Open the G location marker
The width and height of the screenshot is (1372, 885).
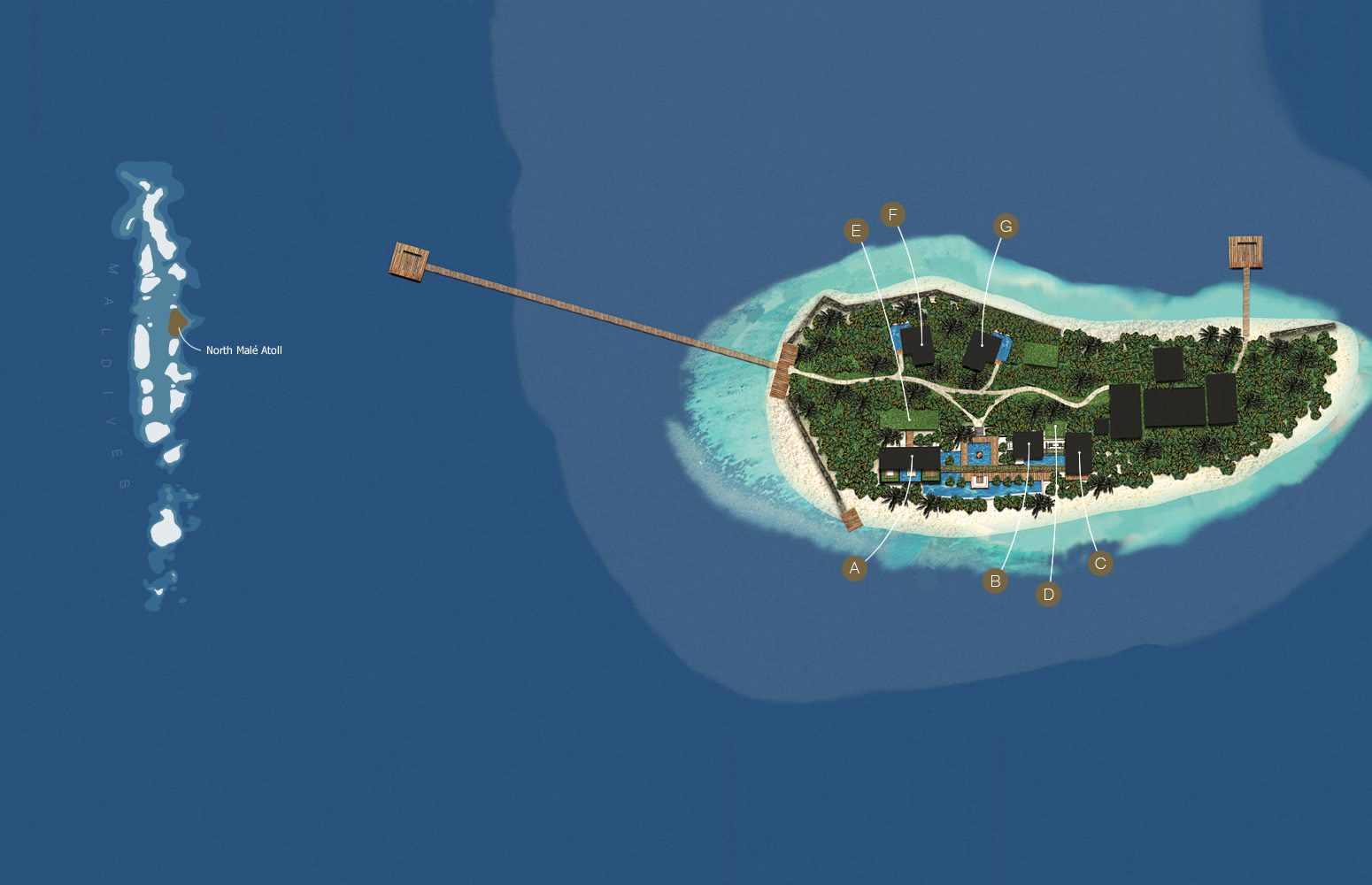click(1006, 227)
